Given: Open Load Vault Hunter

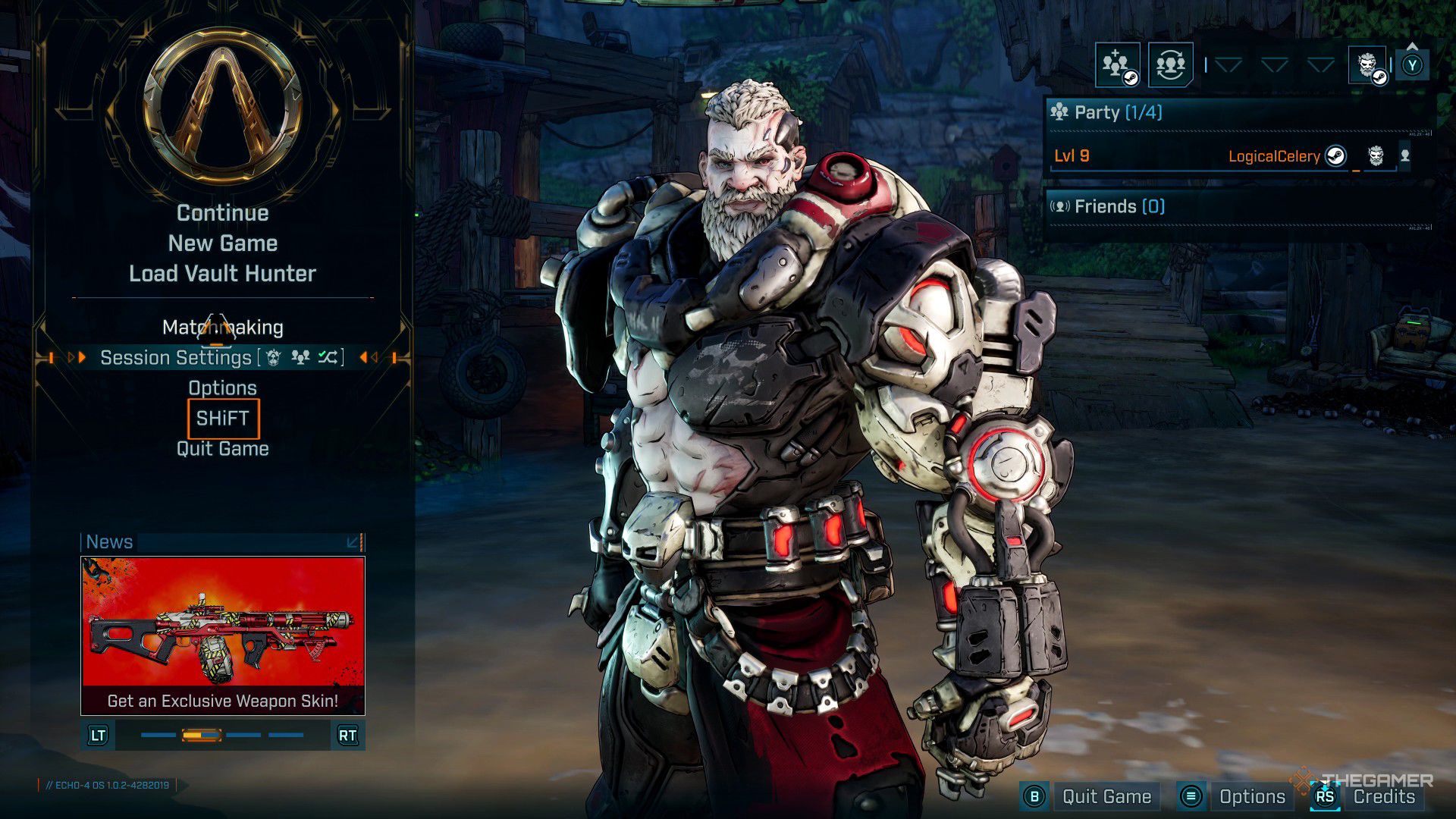Looking at the screenshot, I should point(222,274).
